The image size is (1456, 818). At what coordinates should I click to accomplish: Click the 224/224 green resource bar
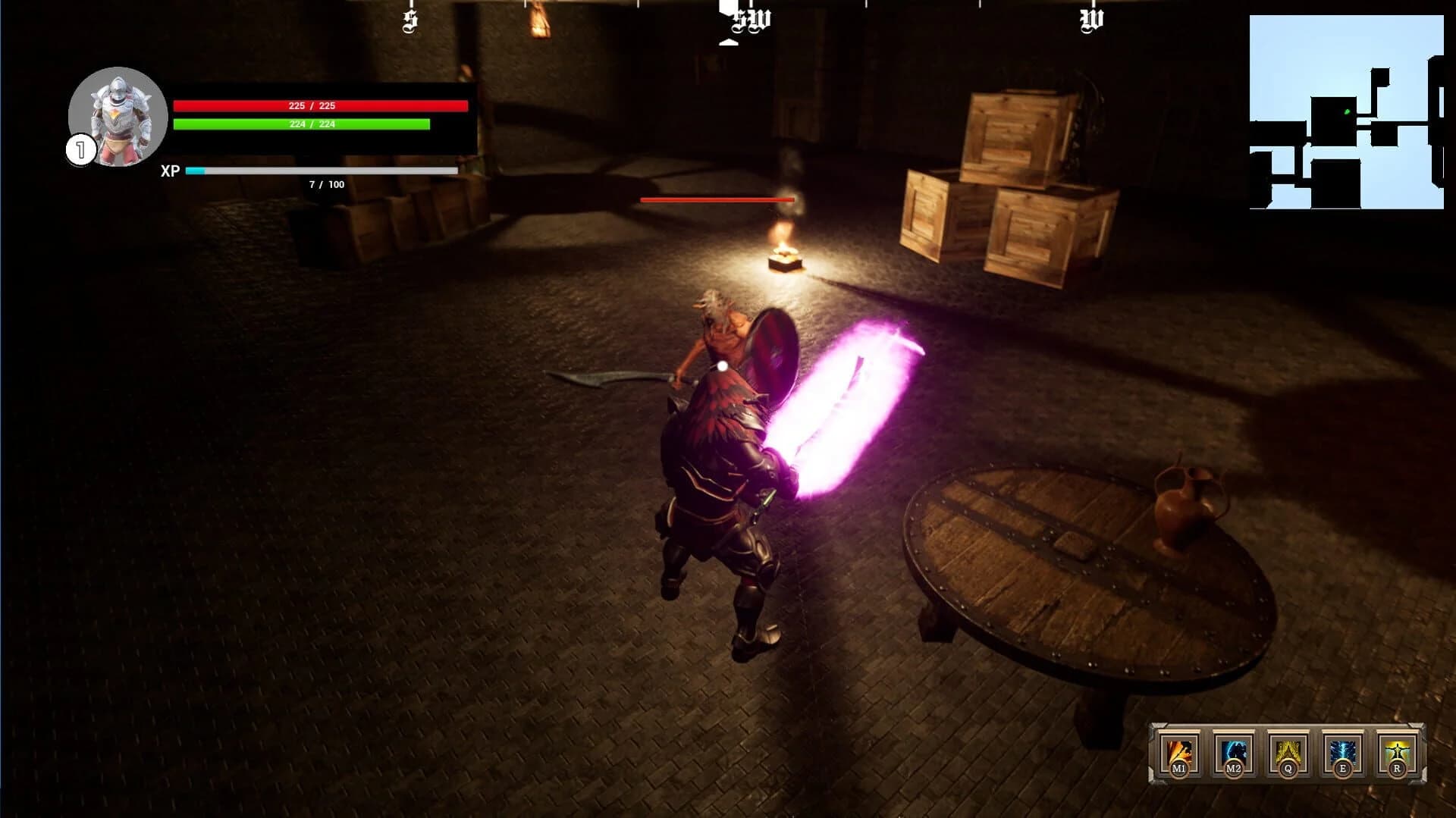coord(301,124)
